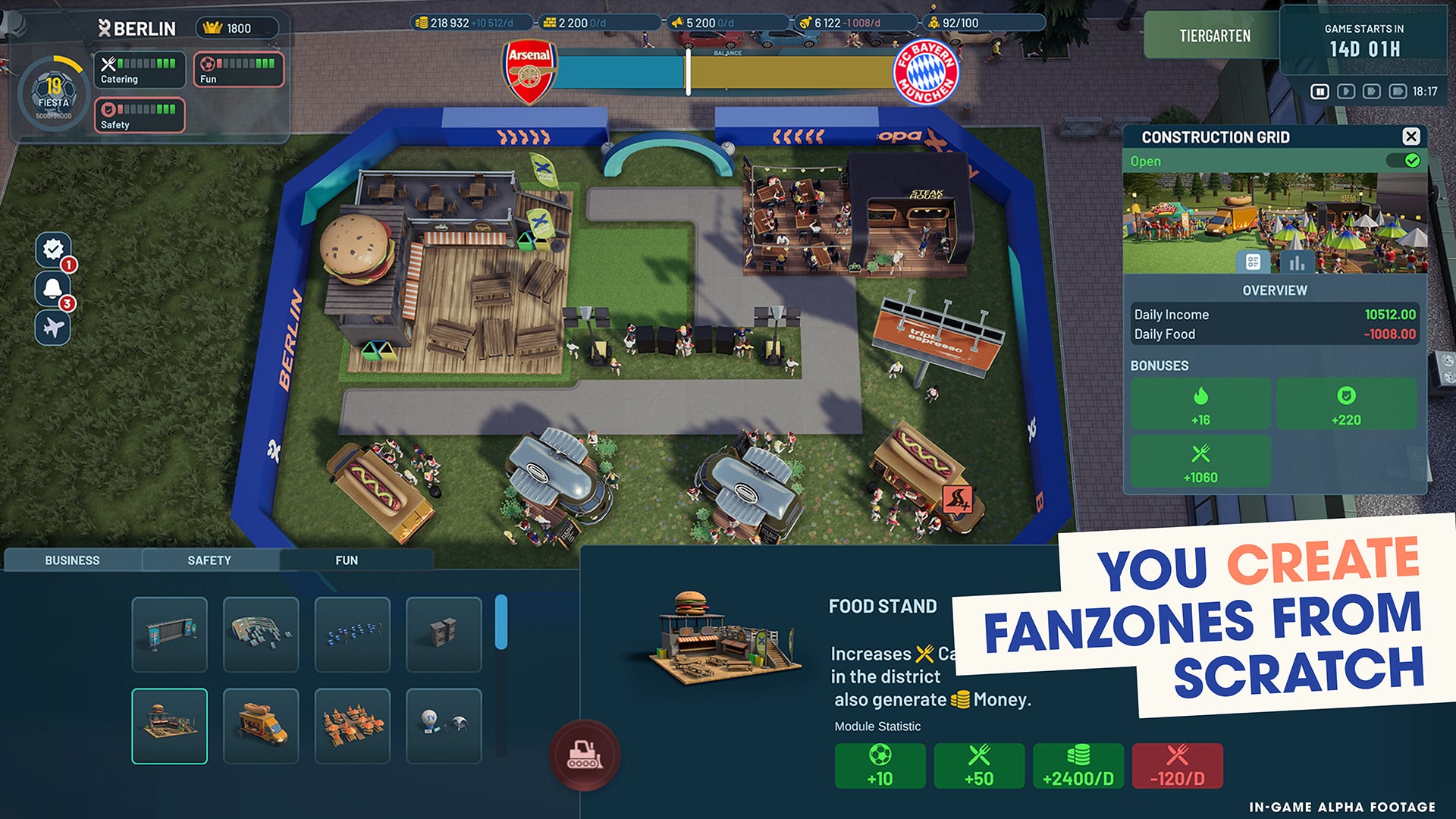Close the Construction Grid panel
Screen dimensions: 1456x819
pyautogui.click(x=1410, y=136)
